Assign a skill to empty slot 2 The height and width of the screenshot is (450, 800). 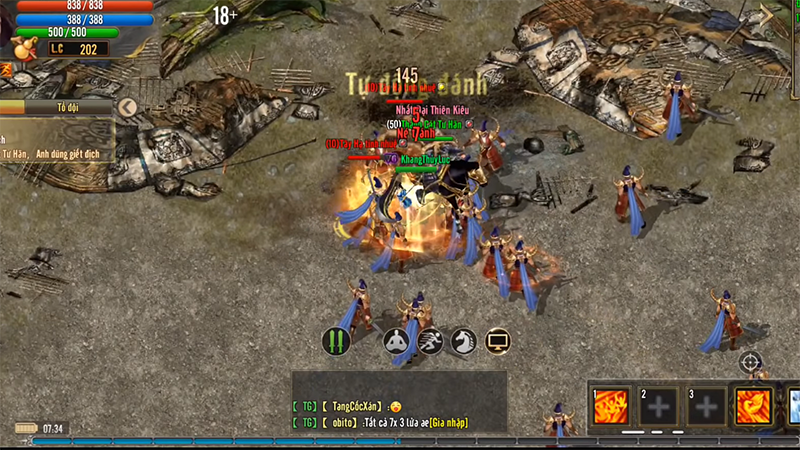[659, 407]
